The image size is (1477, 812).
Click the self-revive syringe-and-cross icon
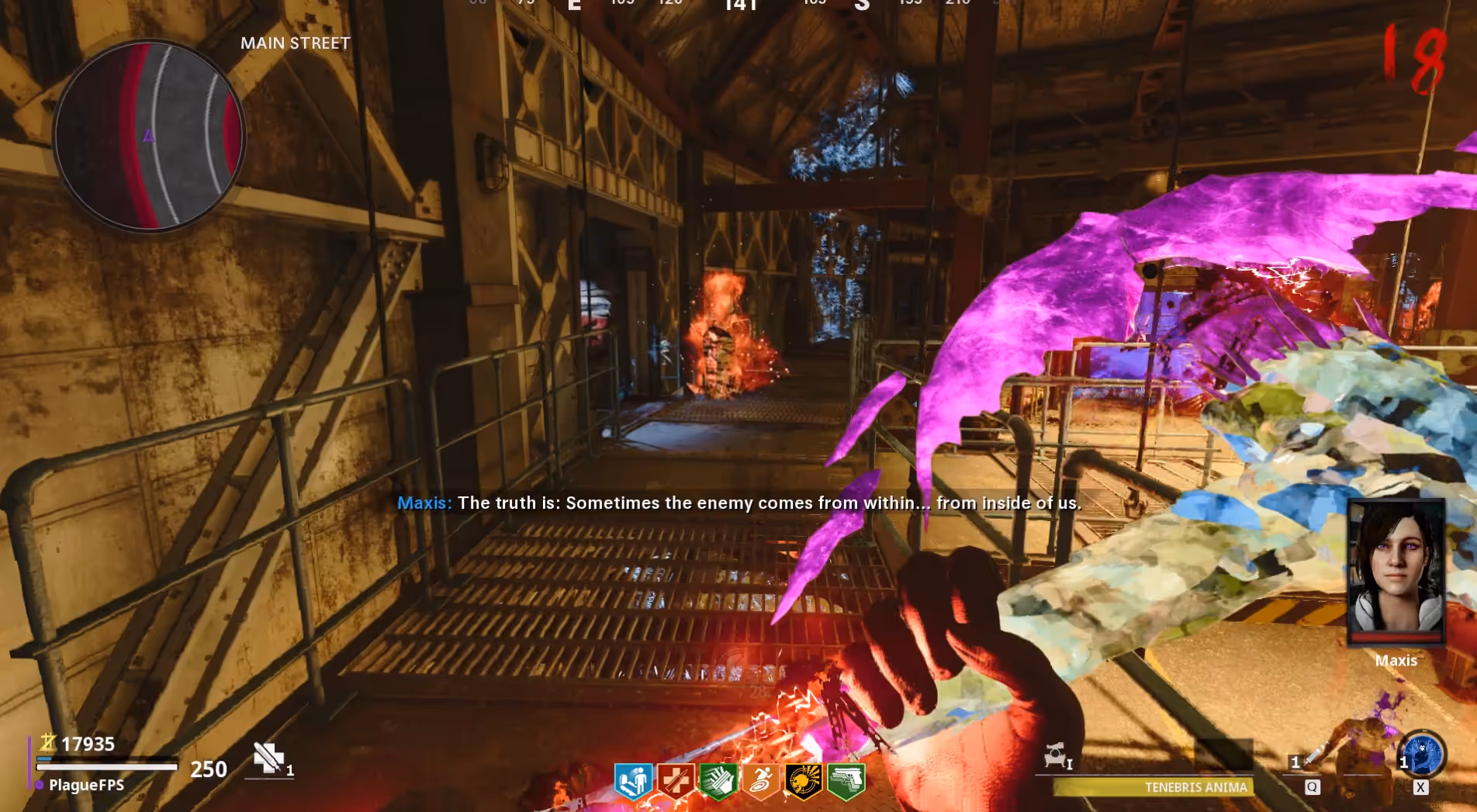click(x=268, y=758)
